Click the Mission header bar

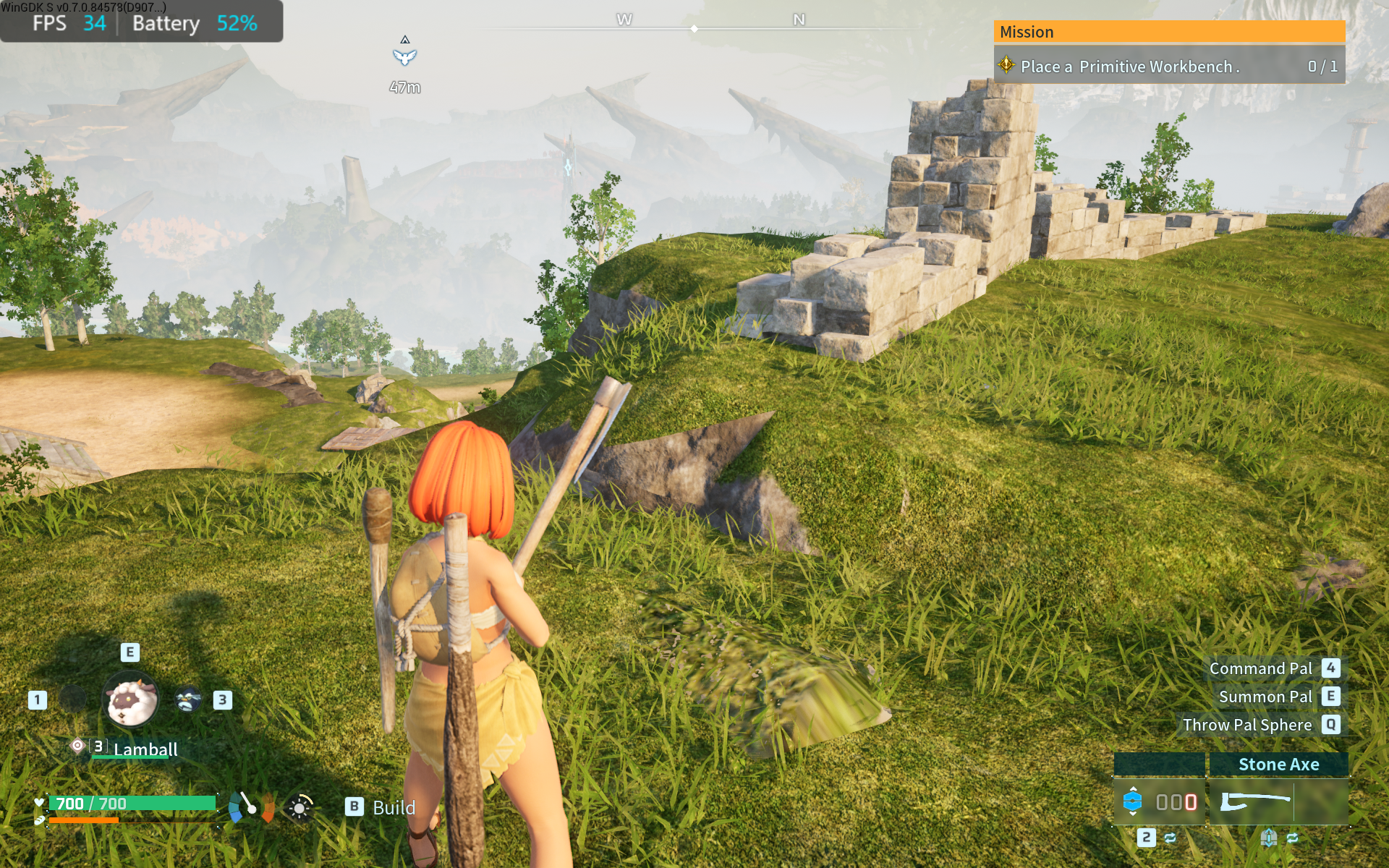pos(1169,32)
